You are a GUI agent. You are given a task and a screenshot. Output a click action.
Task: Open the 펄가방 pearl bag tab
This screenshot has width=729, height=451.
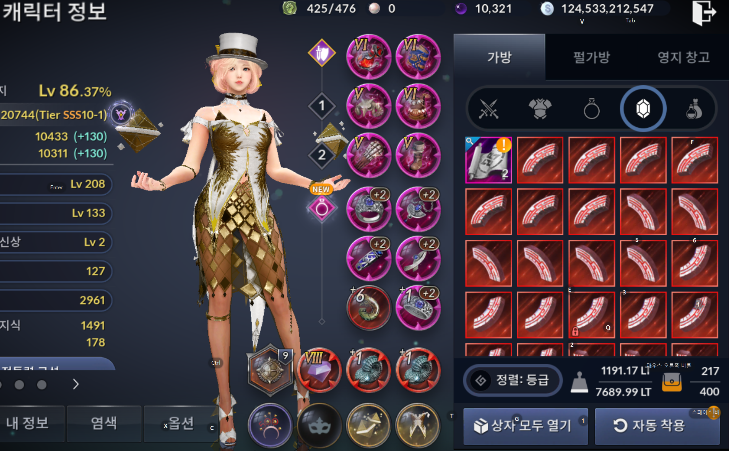click(593, 57)
